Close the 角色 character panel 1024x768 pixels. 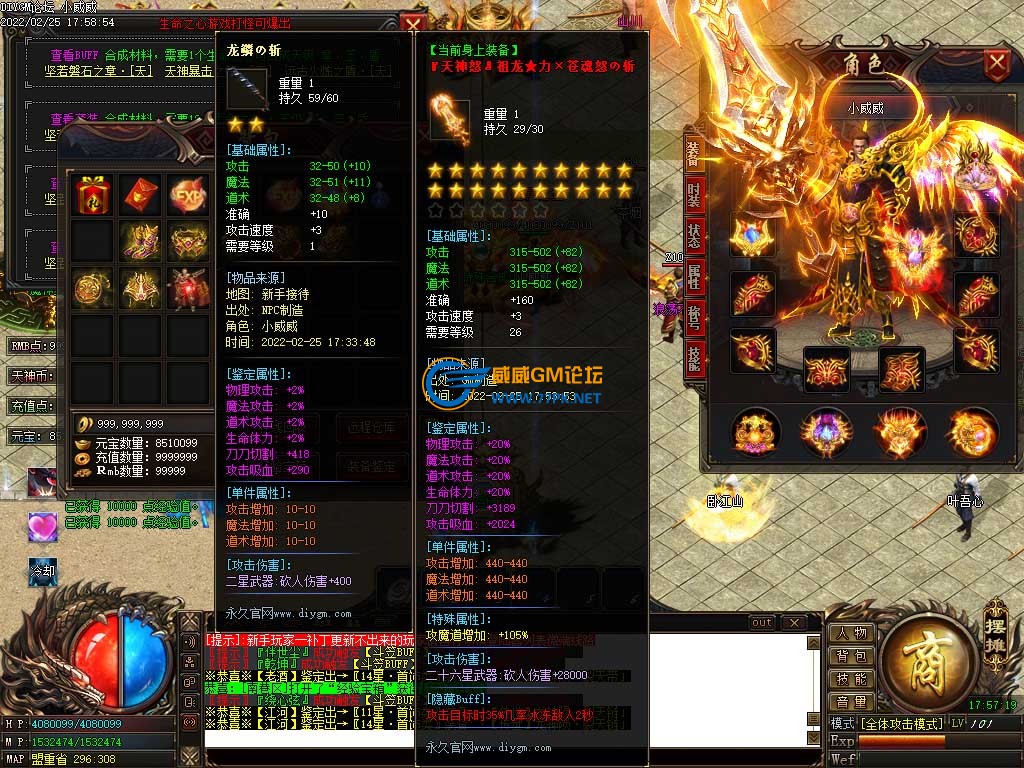click(x=996, y=65)
